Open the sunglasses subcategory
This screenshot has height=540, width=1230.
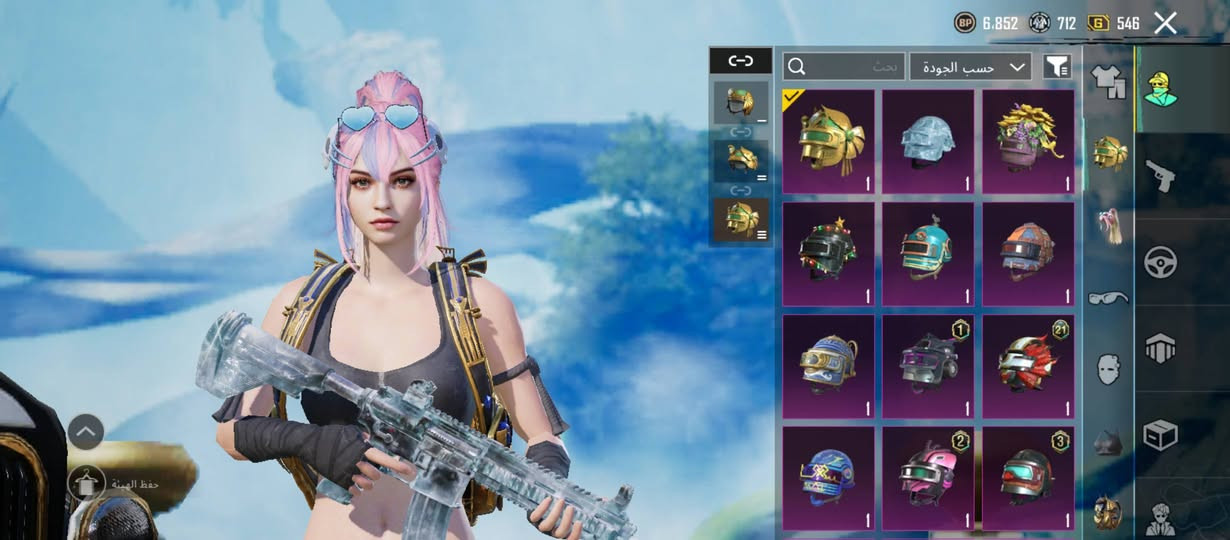pos(1107,297)
